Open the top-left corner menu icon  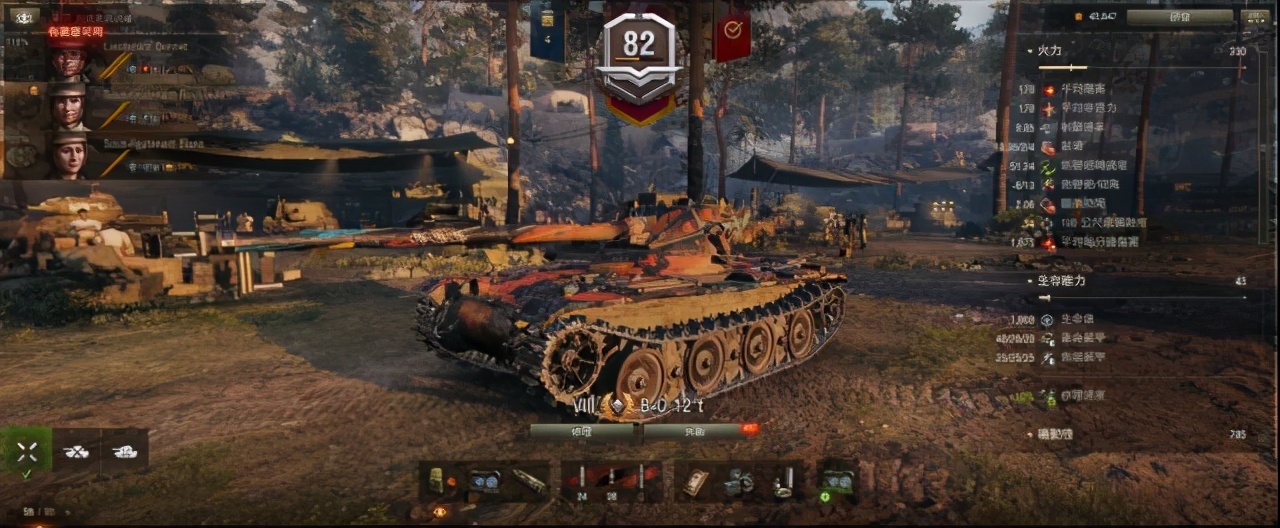(x=21, y=17)
